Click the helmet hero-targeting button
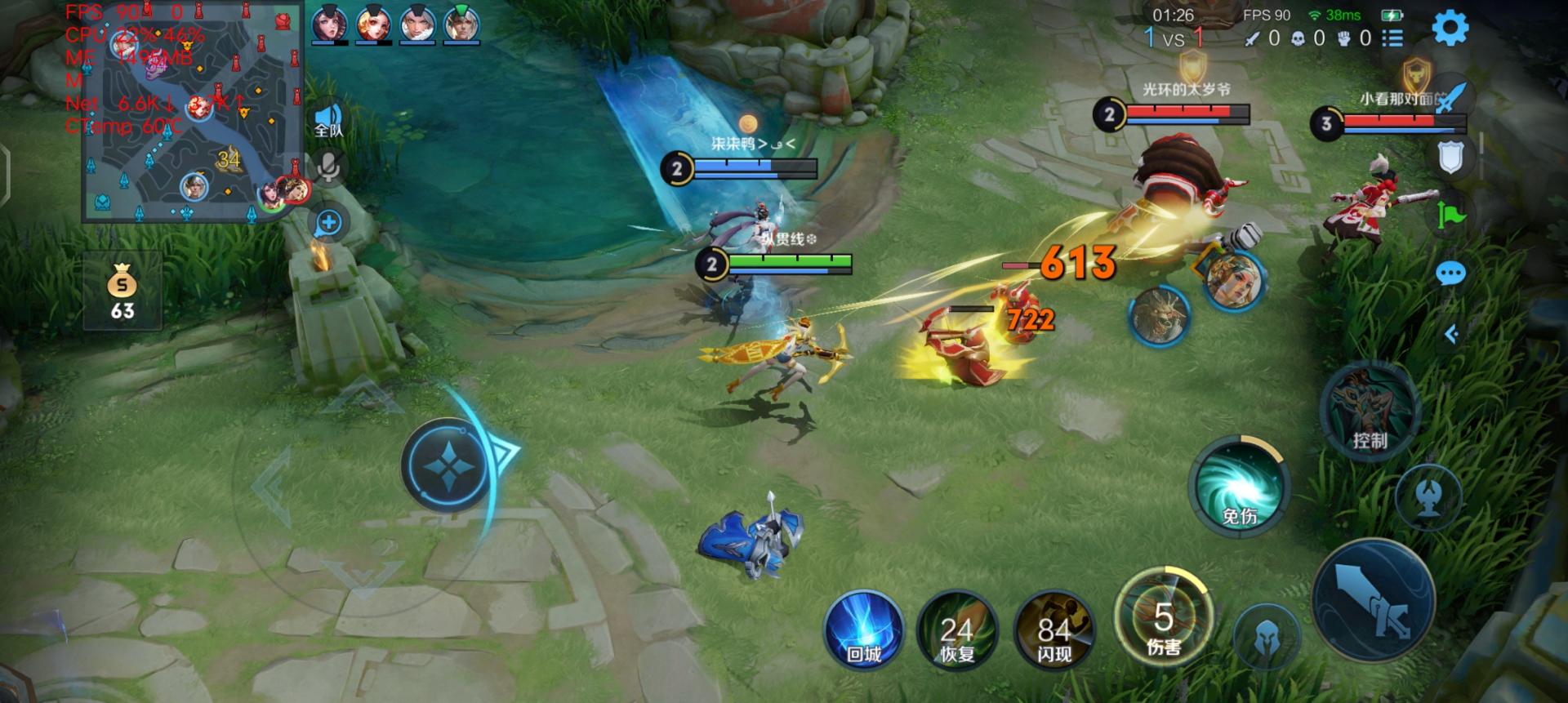The width and height of the screenshot is (1568, 703). tap(1265, 637)
